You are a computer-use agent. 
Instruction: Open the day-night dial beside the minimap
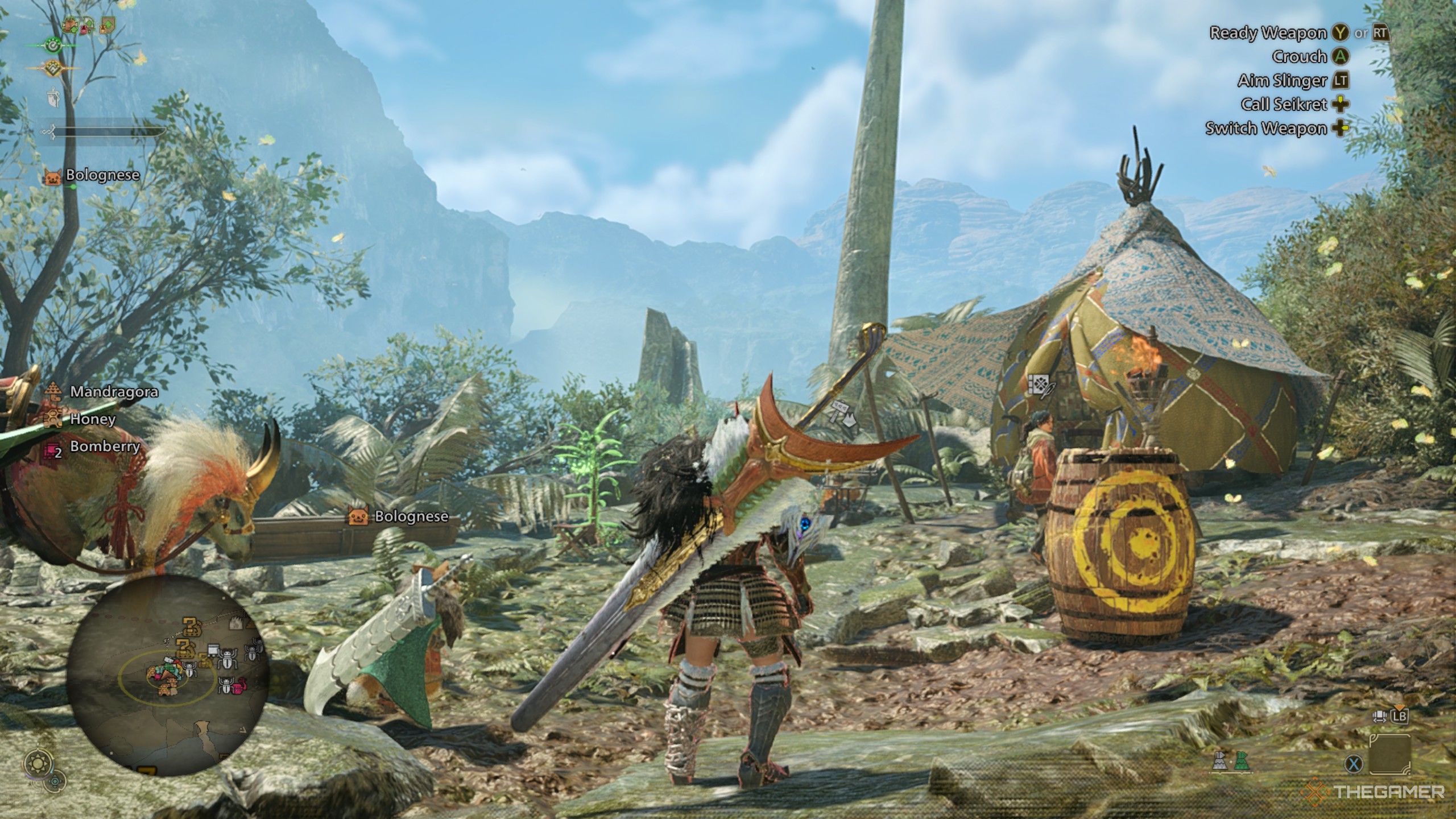coord(38,762)
